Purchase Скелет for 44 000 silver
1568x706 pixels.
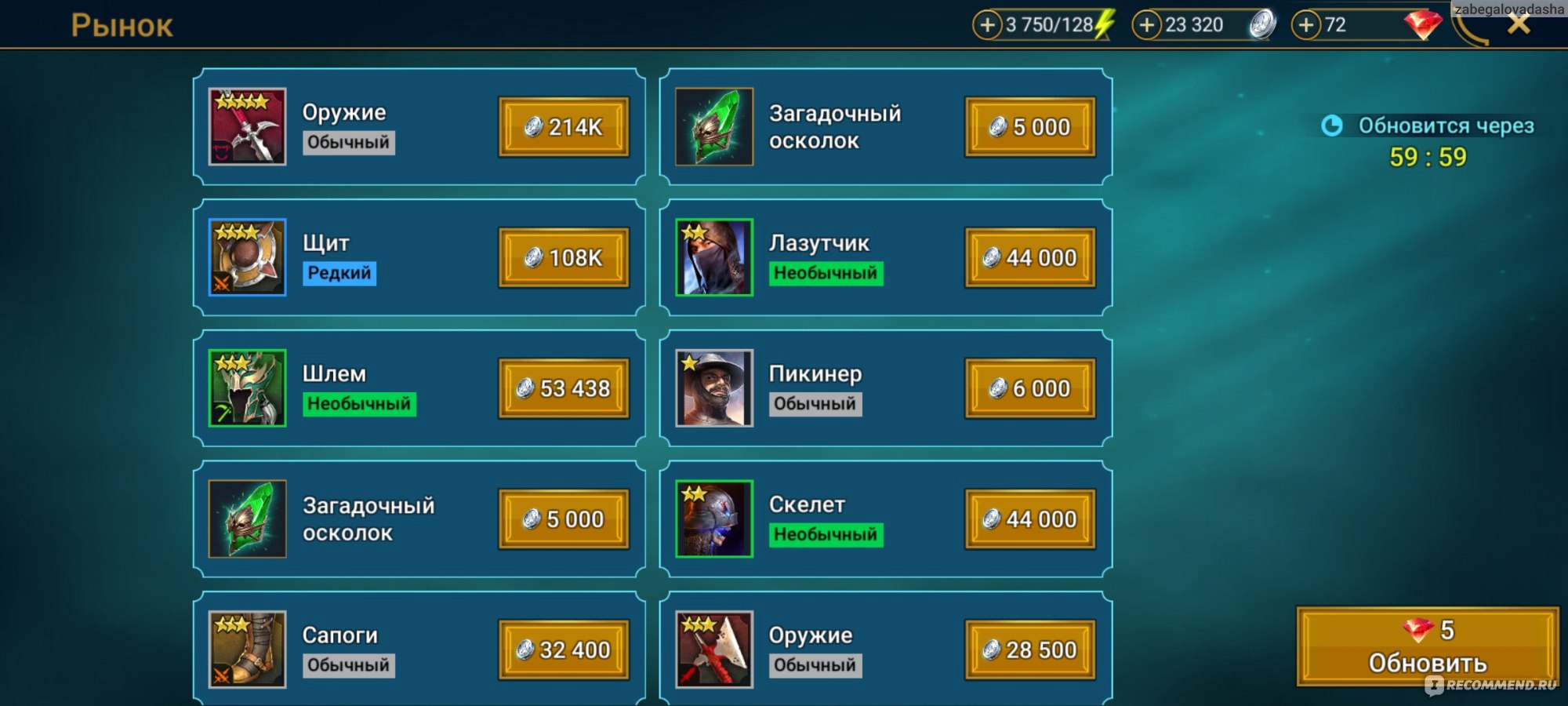pos(1029,519)
